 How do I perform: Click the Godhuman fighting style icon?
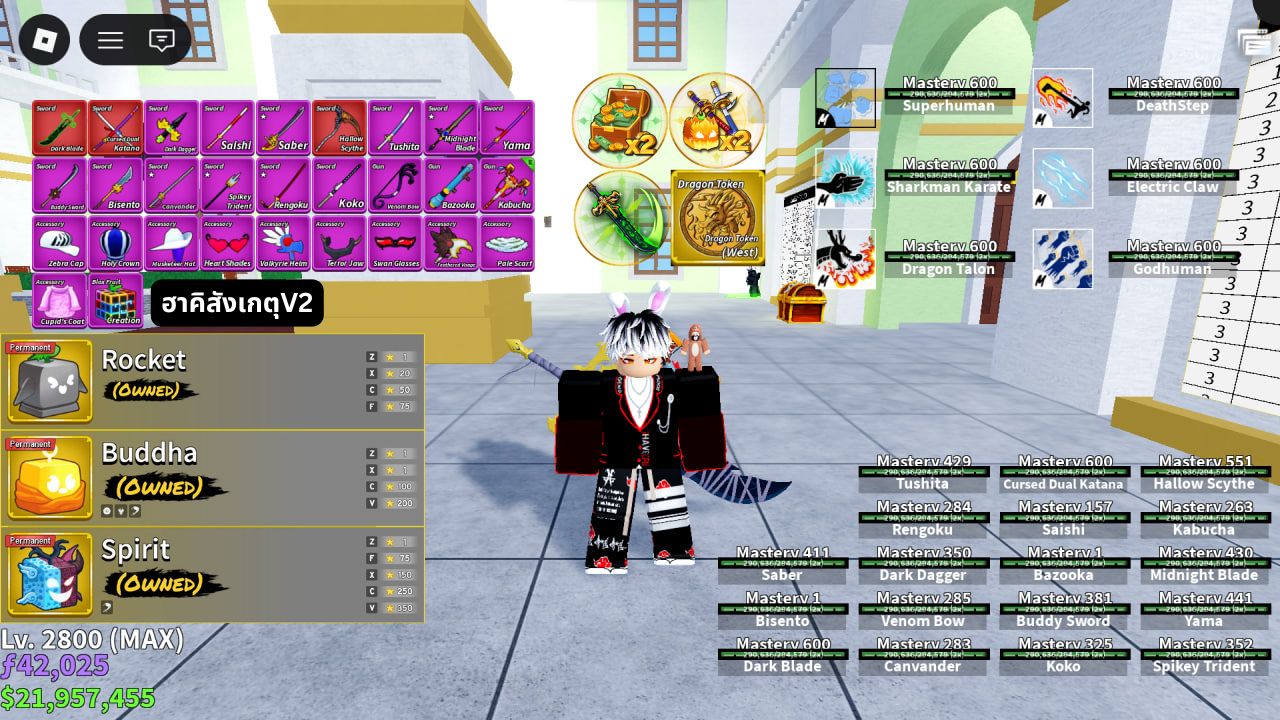(x=1062, y=258)
